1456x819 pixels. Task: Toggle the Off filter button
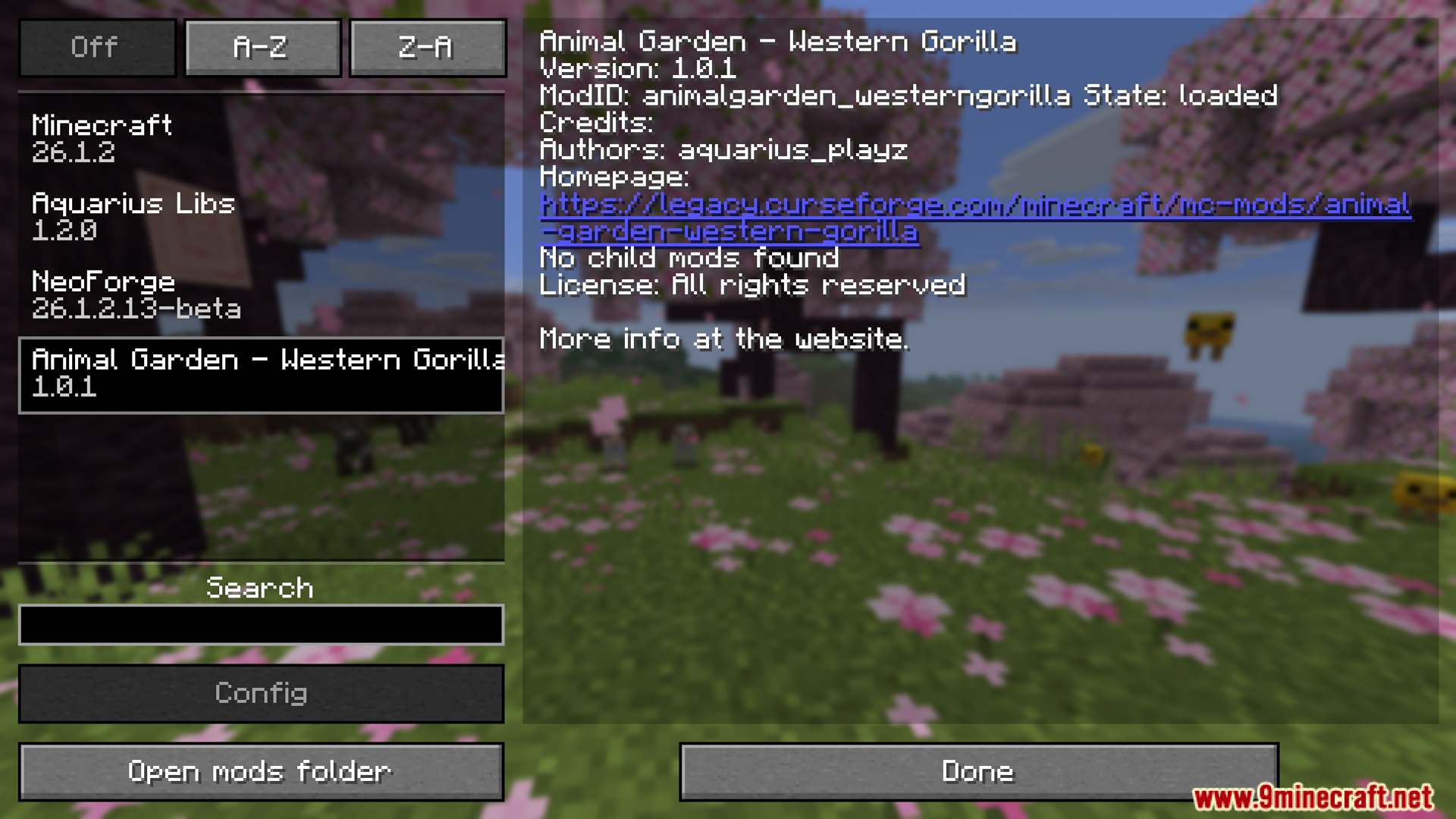[x=96, y=47]
